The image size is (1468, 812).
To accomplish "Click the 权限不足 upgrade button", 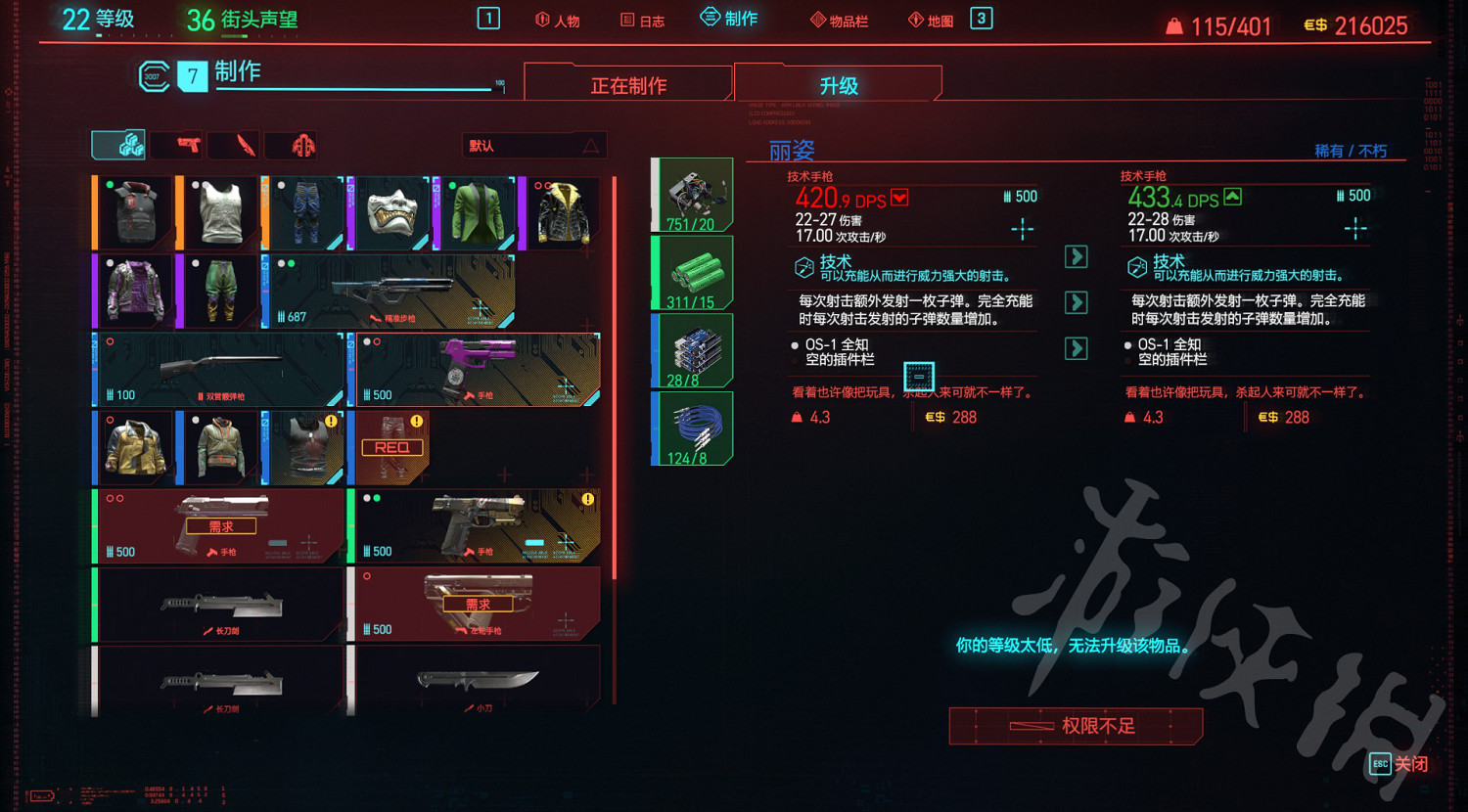I will pos(1075,725).
